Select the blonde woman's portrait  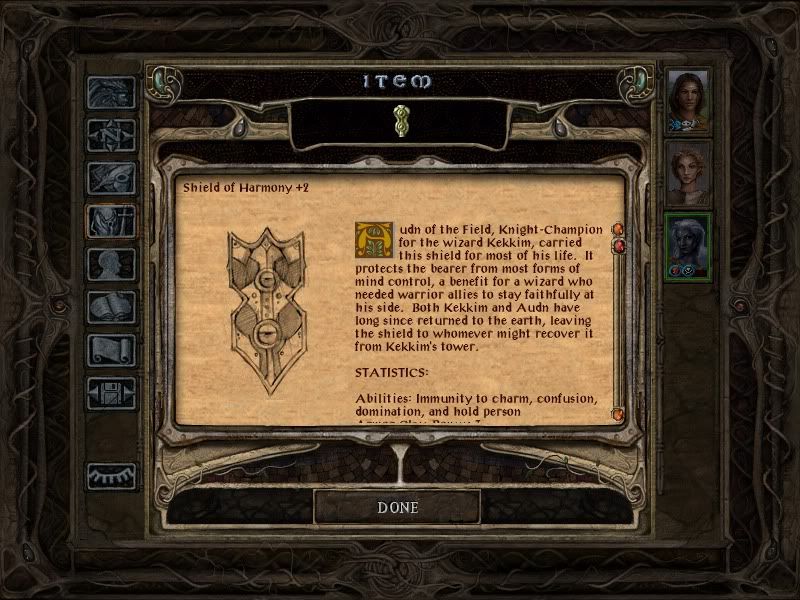[x=688, y=172]
